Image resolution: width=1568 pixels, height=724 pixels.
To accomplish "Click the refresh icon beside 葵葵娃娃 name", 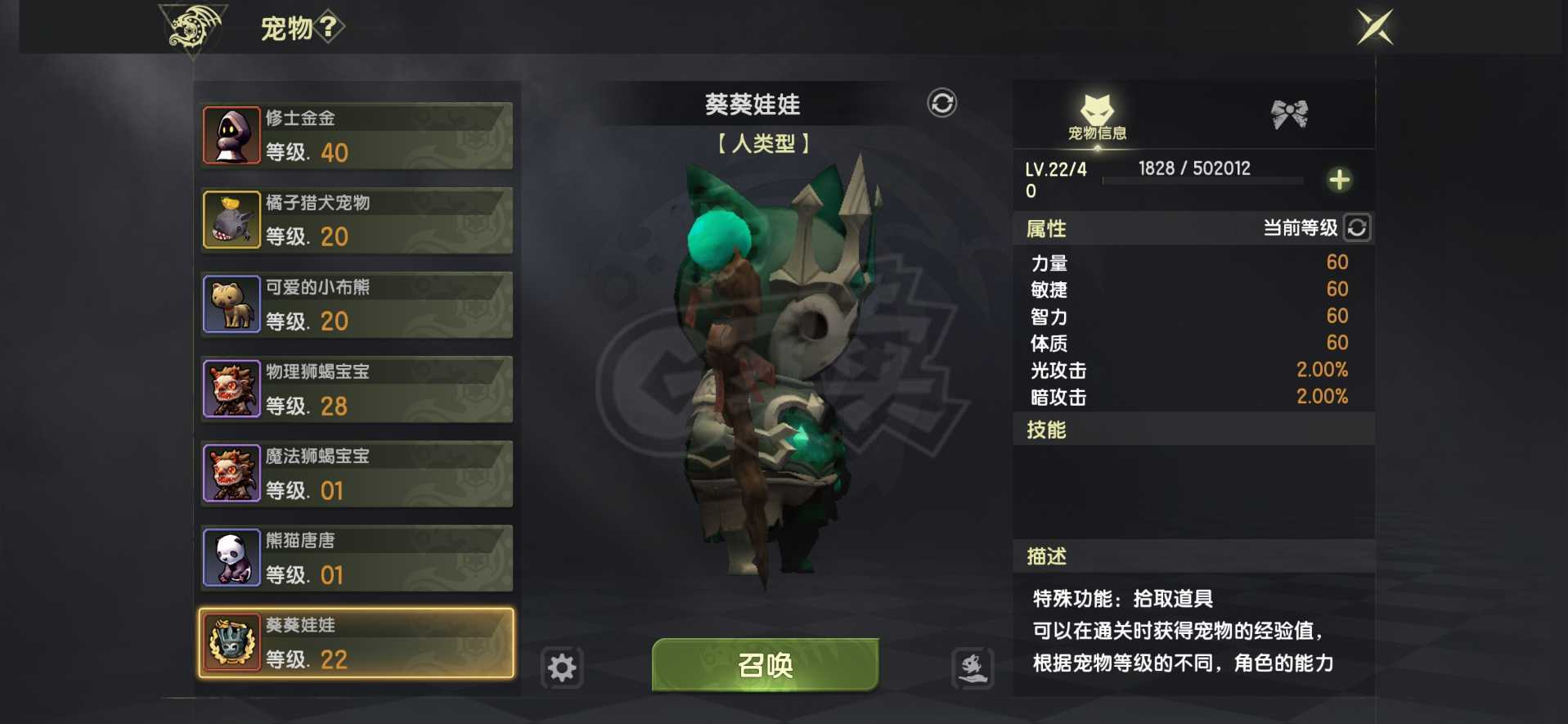I will coord(941,105).
